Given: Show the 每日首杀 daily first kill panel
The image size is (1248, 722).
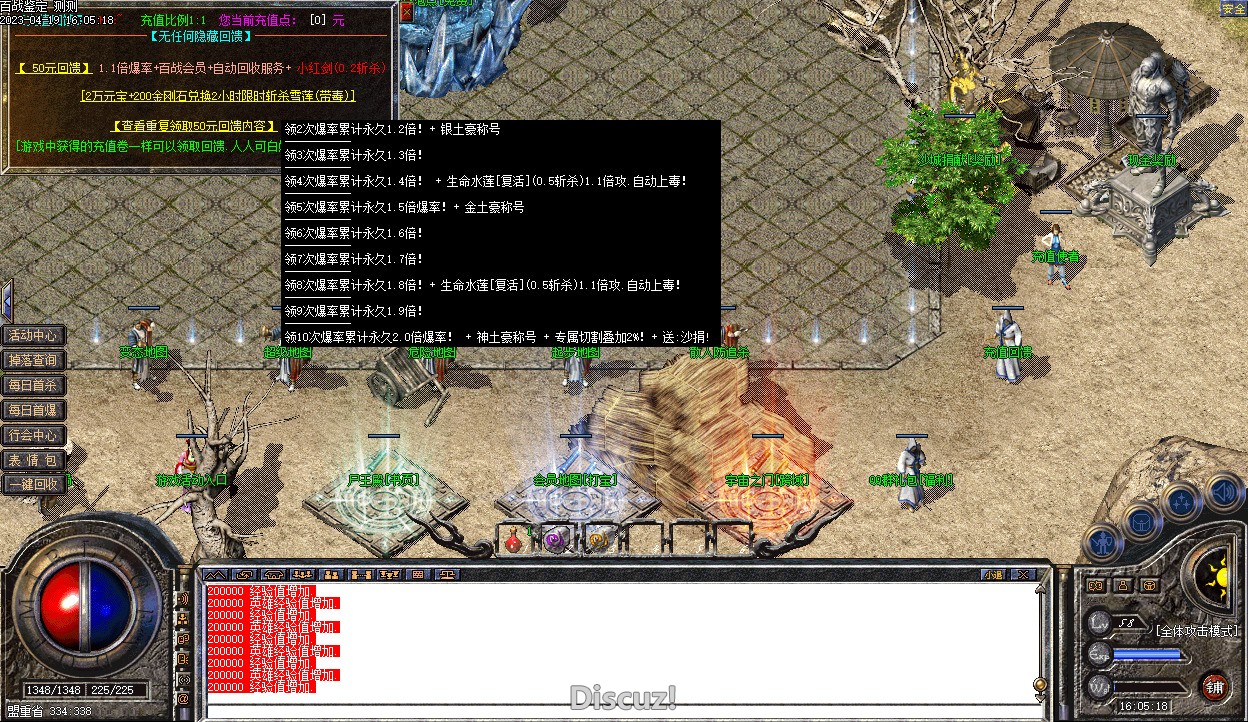Looking at the screenshot, I should tap(33, 385).
